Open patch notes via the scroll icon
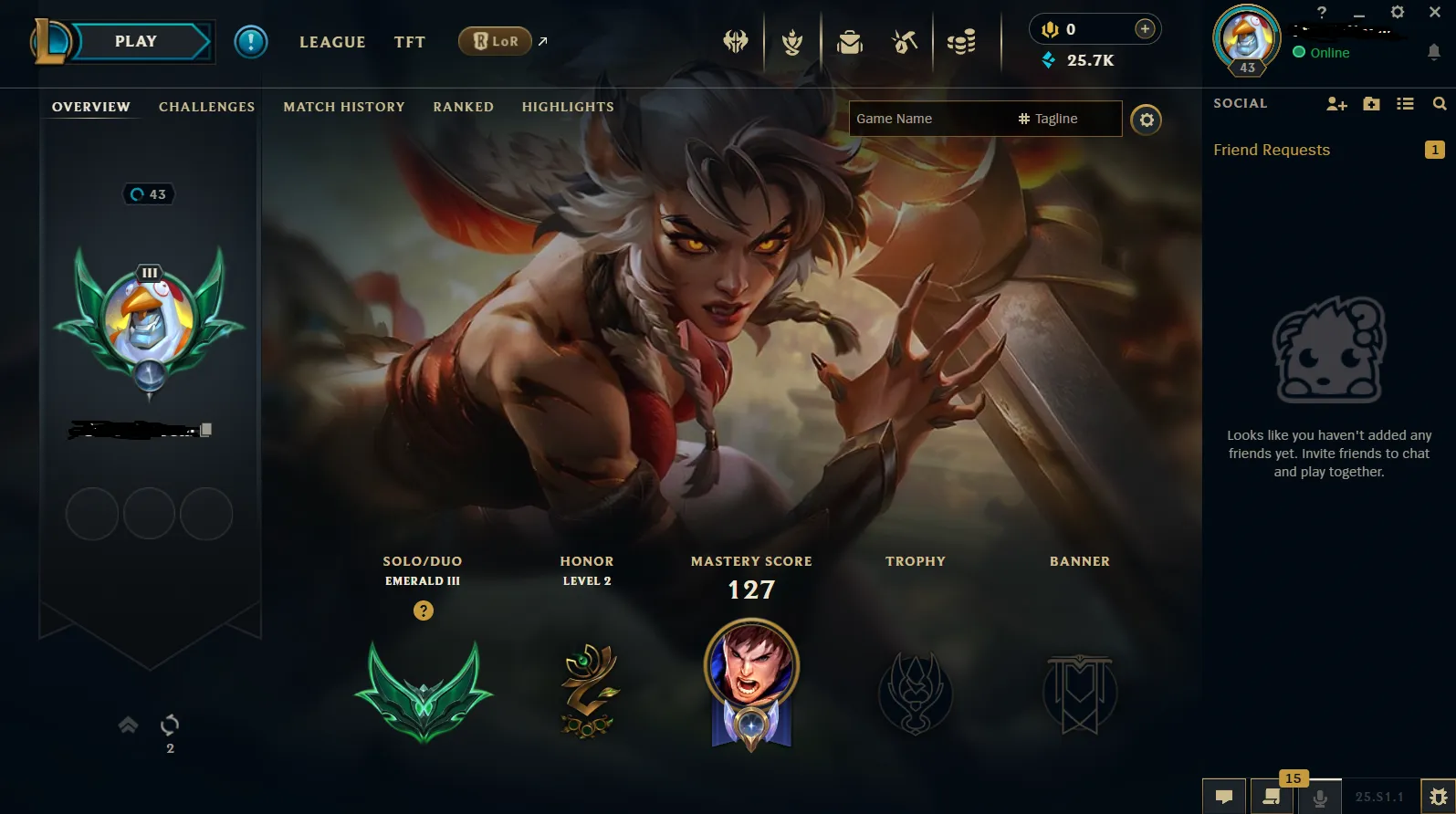Viewport: 1456px width, 814px height. (1270, 797)
